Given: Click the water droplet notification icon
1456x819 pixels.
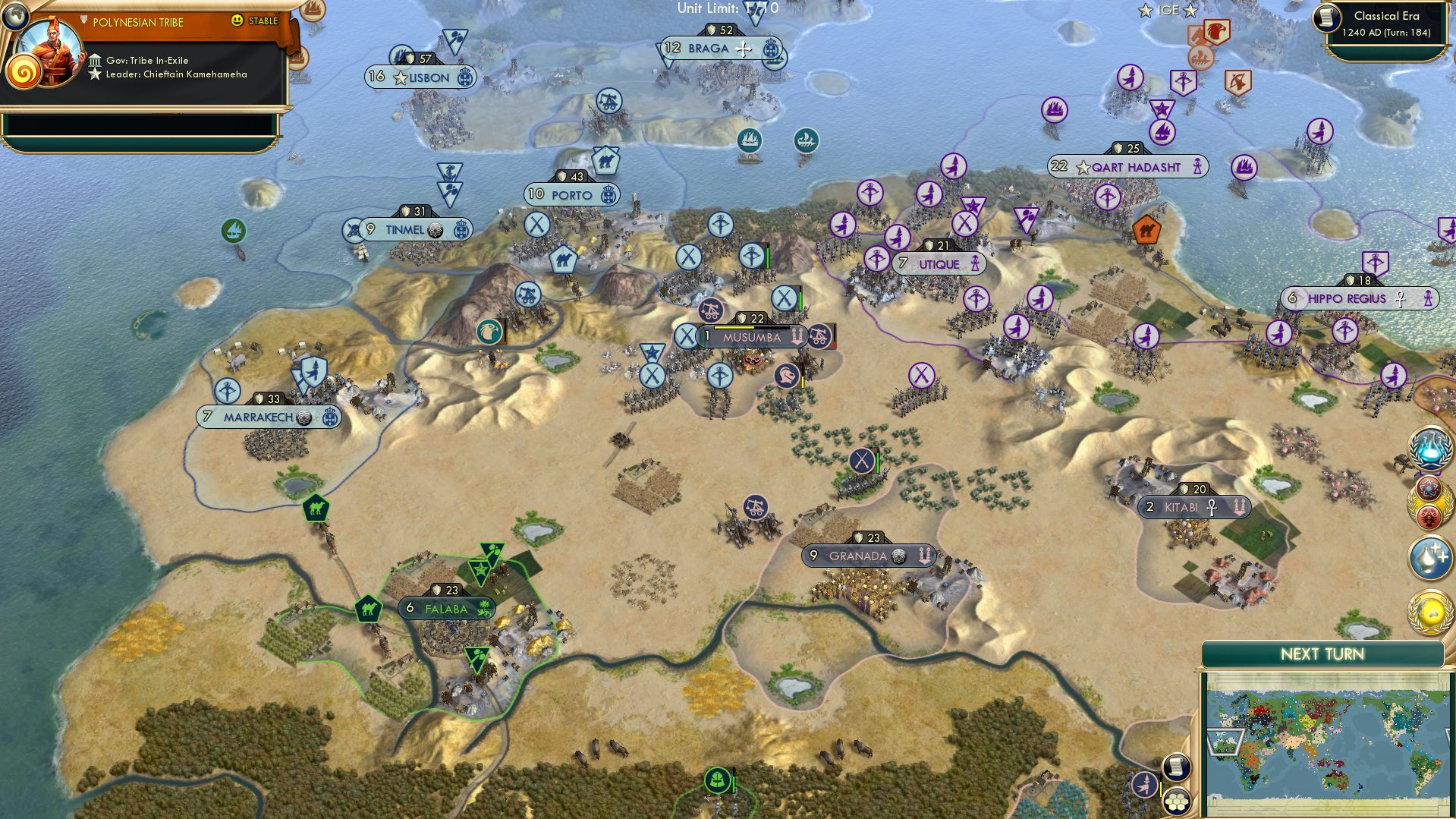Looking at the screenshot, I should click(1429, 556).
